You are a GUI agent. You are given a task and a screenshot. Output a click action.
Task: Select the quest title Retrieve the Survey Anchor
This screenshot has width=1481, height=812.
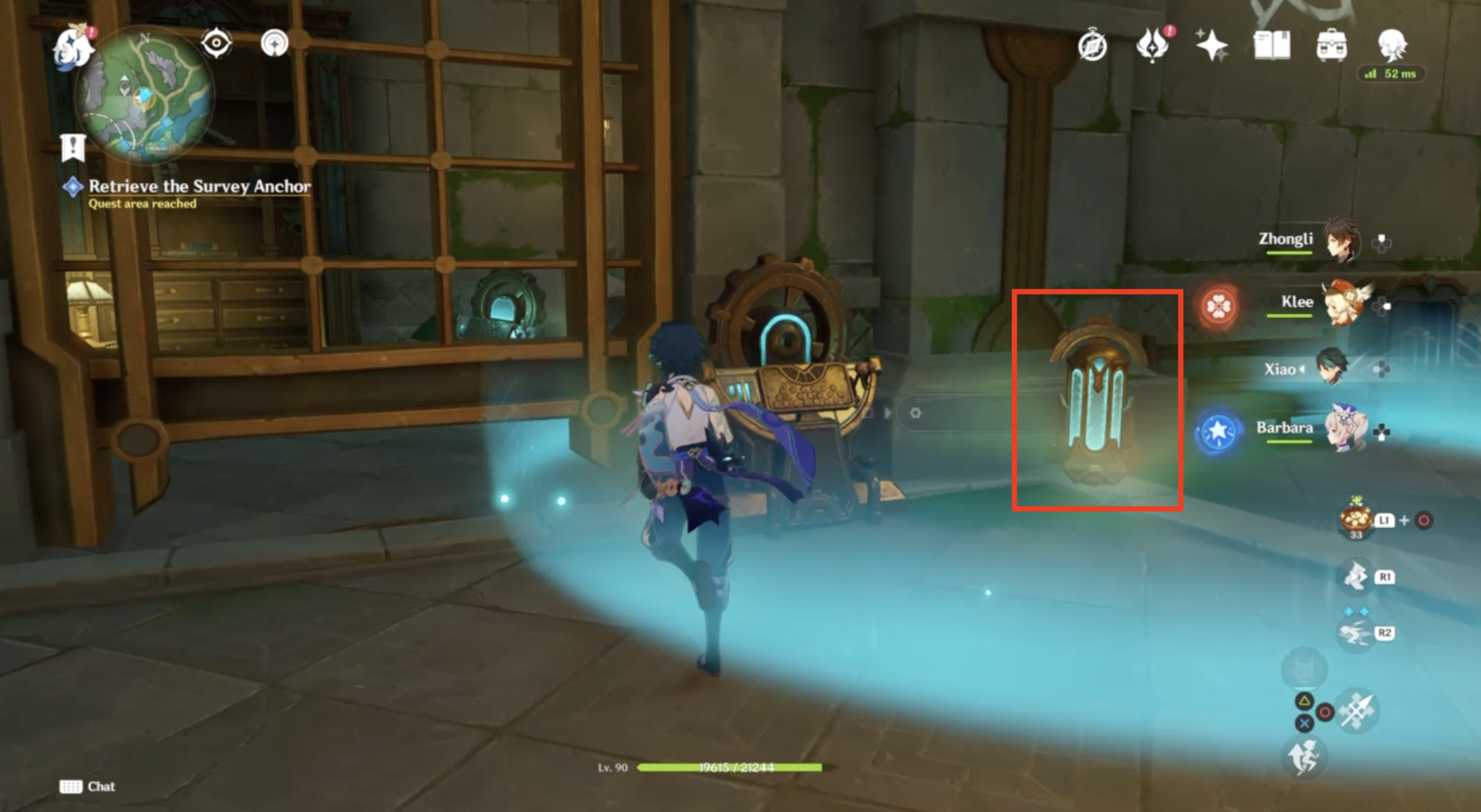(199, 187)
